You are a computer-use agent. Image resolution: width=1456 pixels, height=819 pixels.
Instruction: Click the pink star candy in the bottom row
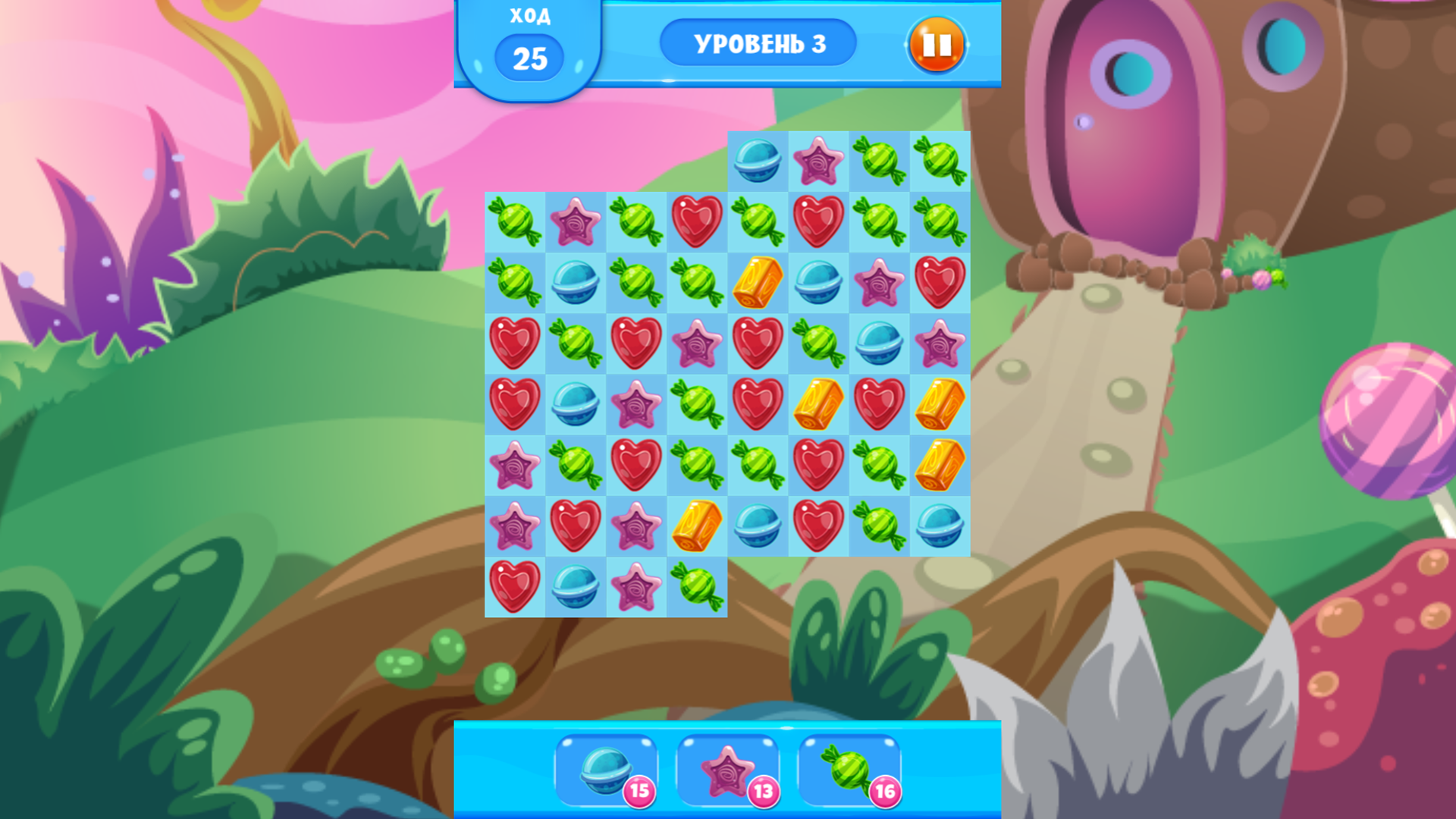(637, 588)
